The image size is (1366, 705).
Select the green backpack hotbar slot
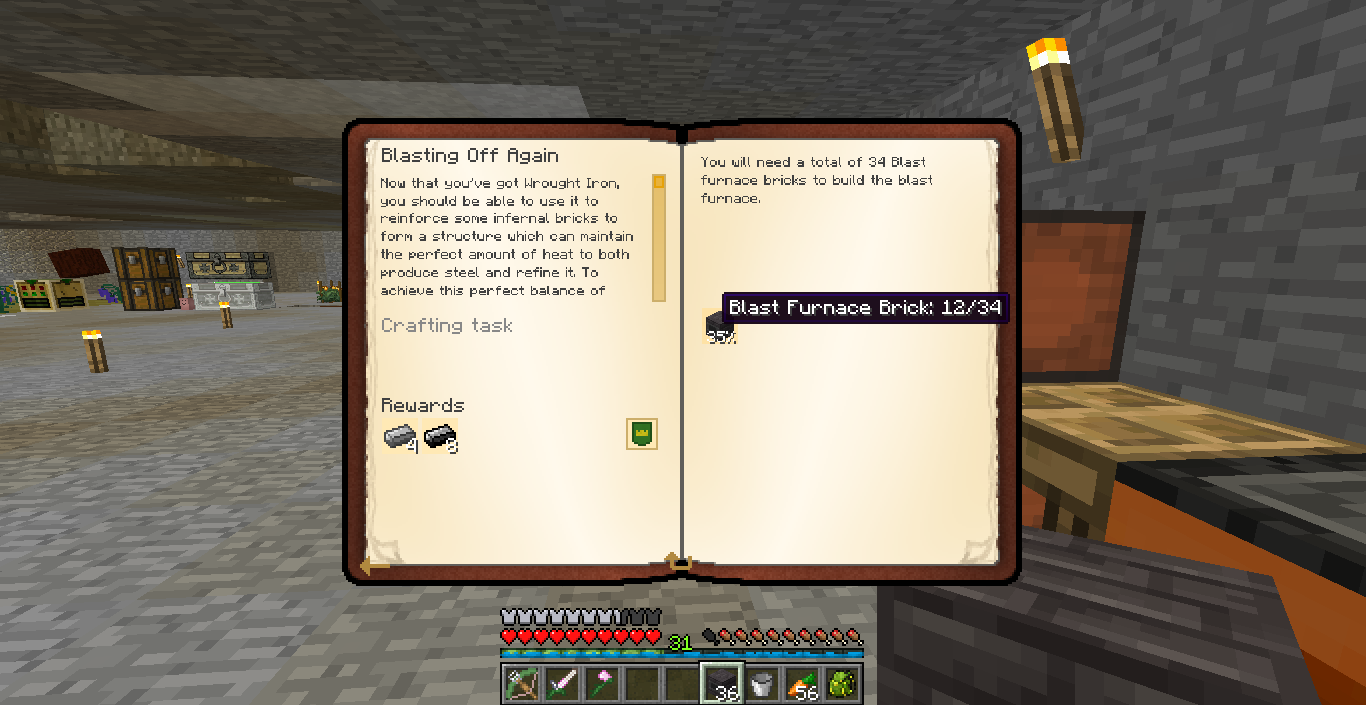tap(842, 684)
